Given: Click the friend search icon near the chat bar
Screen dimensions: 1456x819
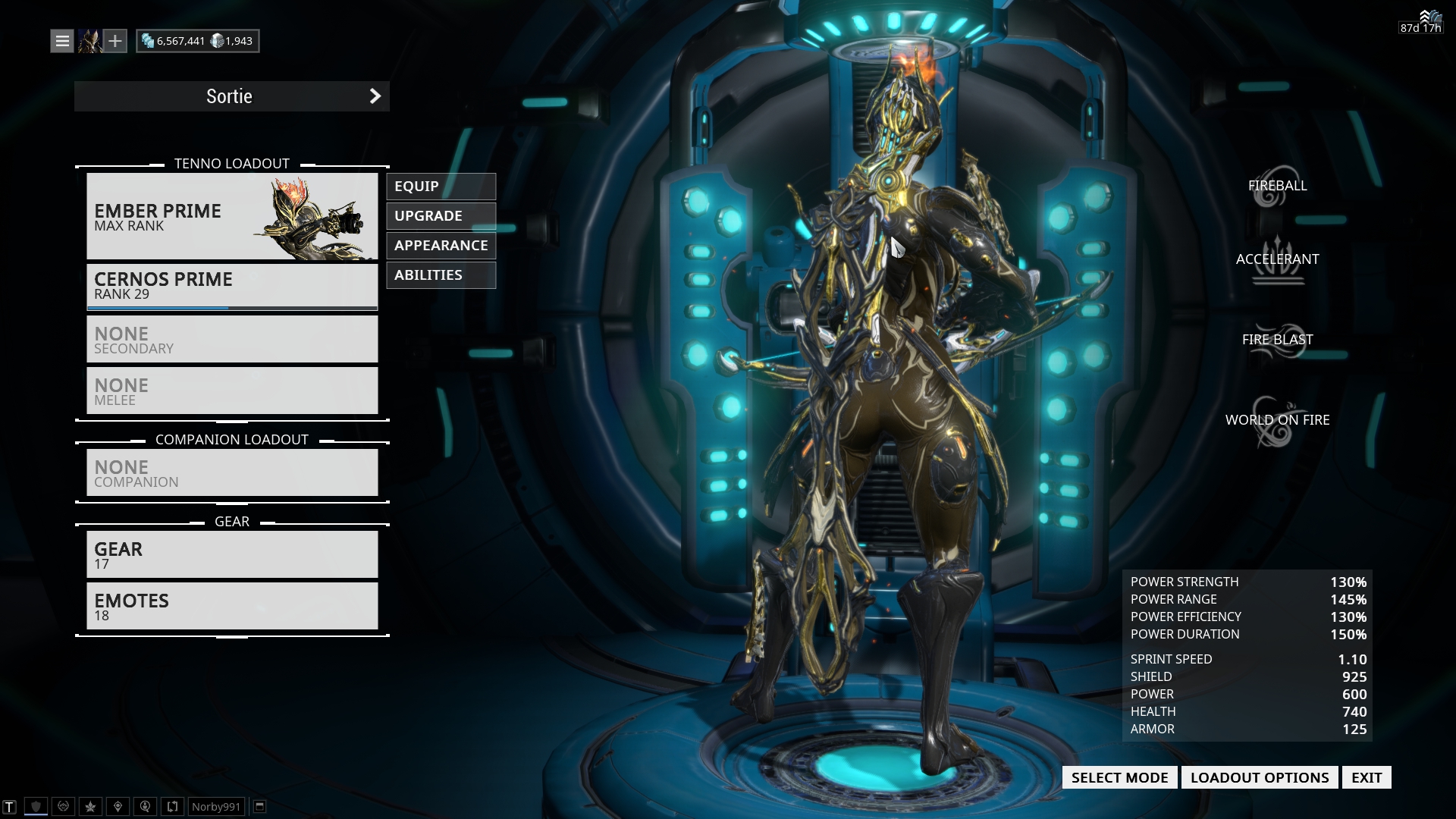Looking at the screenshot, I should [145, 806].
